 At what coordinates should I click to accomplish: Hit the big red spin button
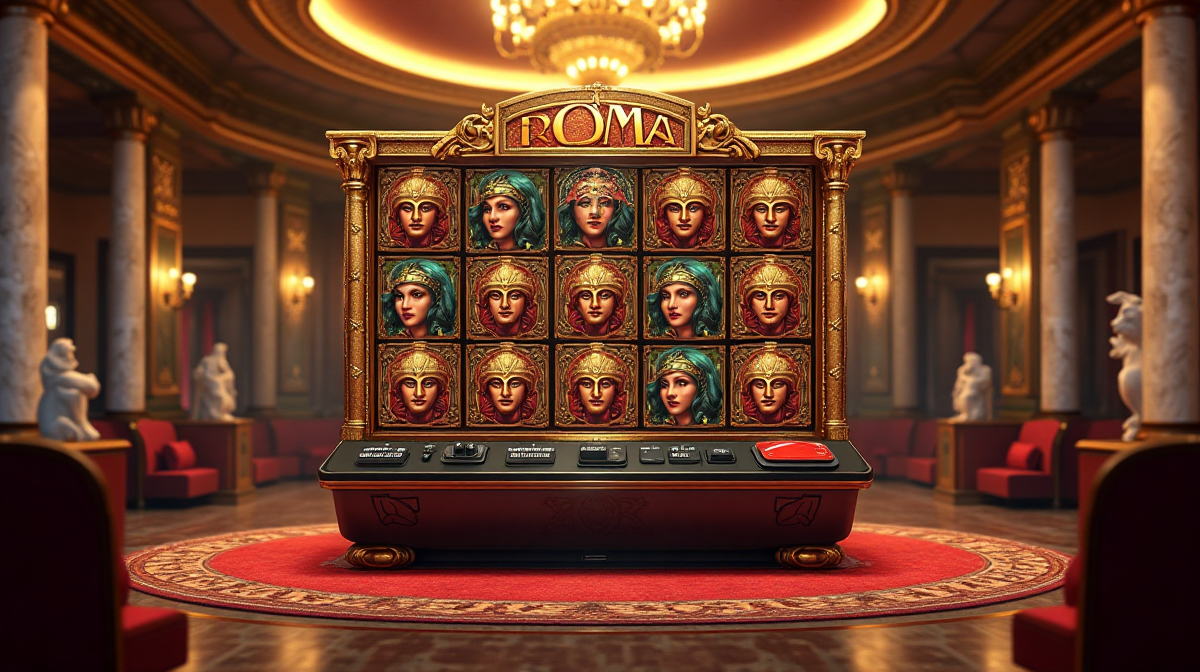coord(795,452)
